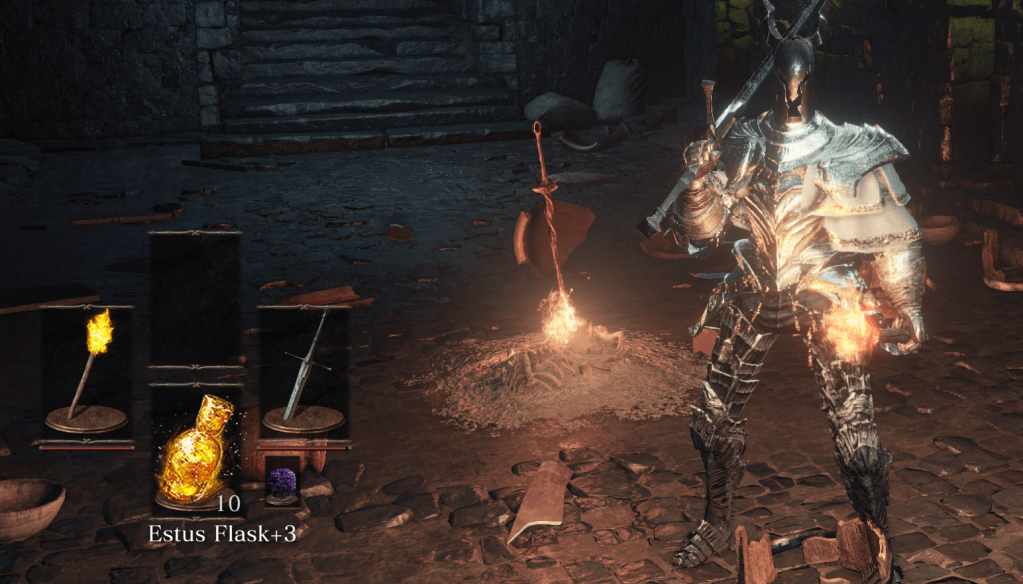The image size is (1023, 584).
Task: Use the Estus Flask item slot
Action: 195,448
